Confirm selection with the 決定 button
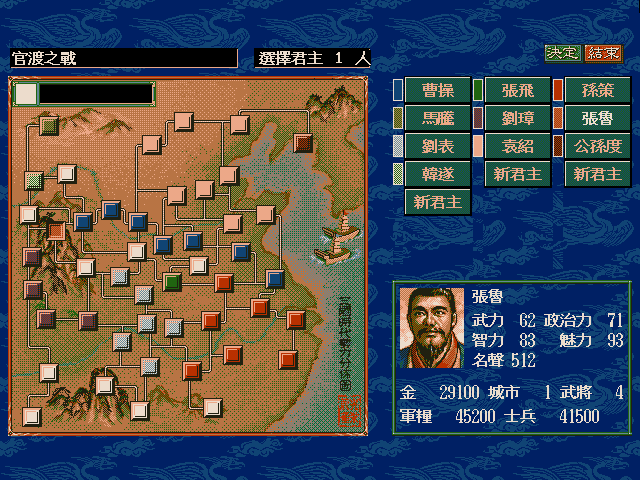 (562, 53)
